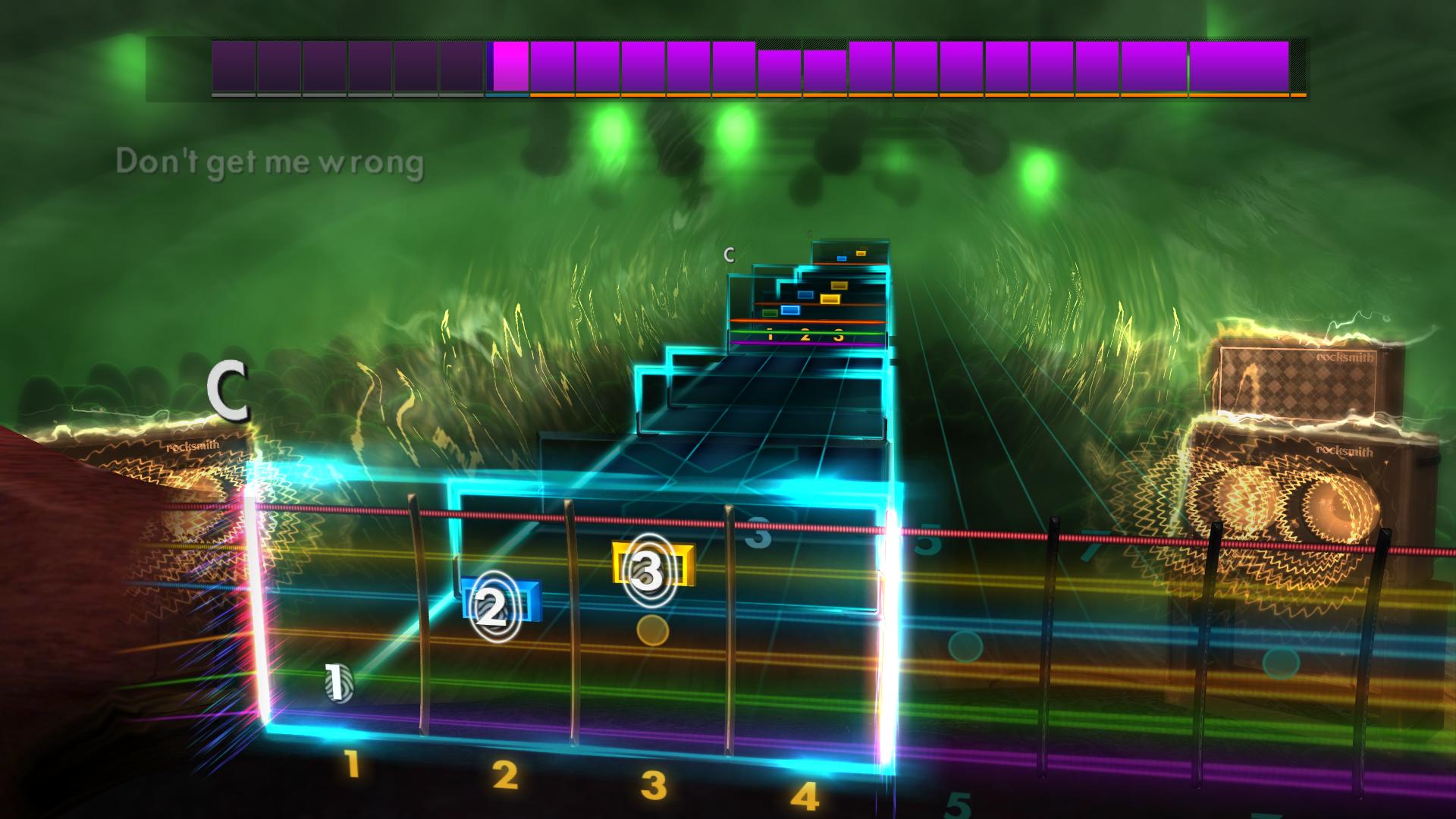Viewport: 1456px width, 819px height.
Task: Expand the first dark segment of the song timeline
Action: point(234,68)
